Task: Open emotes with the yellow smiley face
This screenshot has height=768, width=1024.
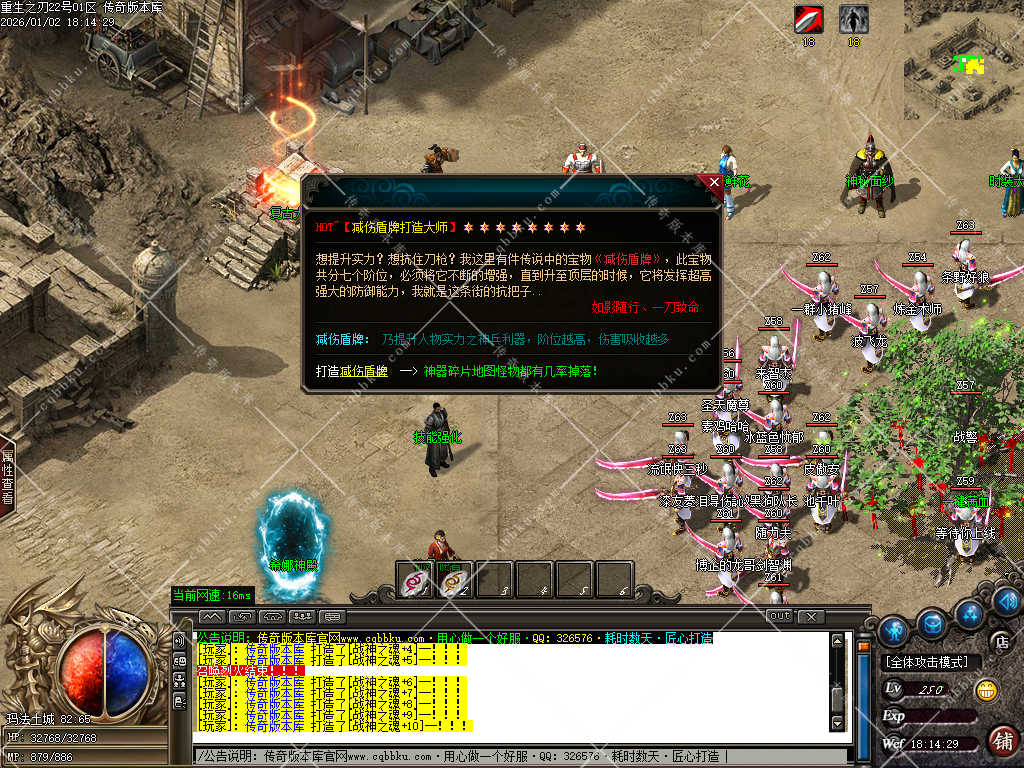Action: 986,689
